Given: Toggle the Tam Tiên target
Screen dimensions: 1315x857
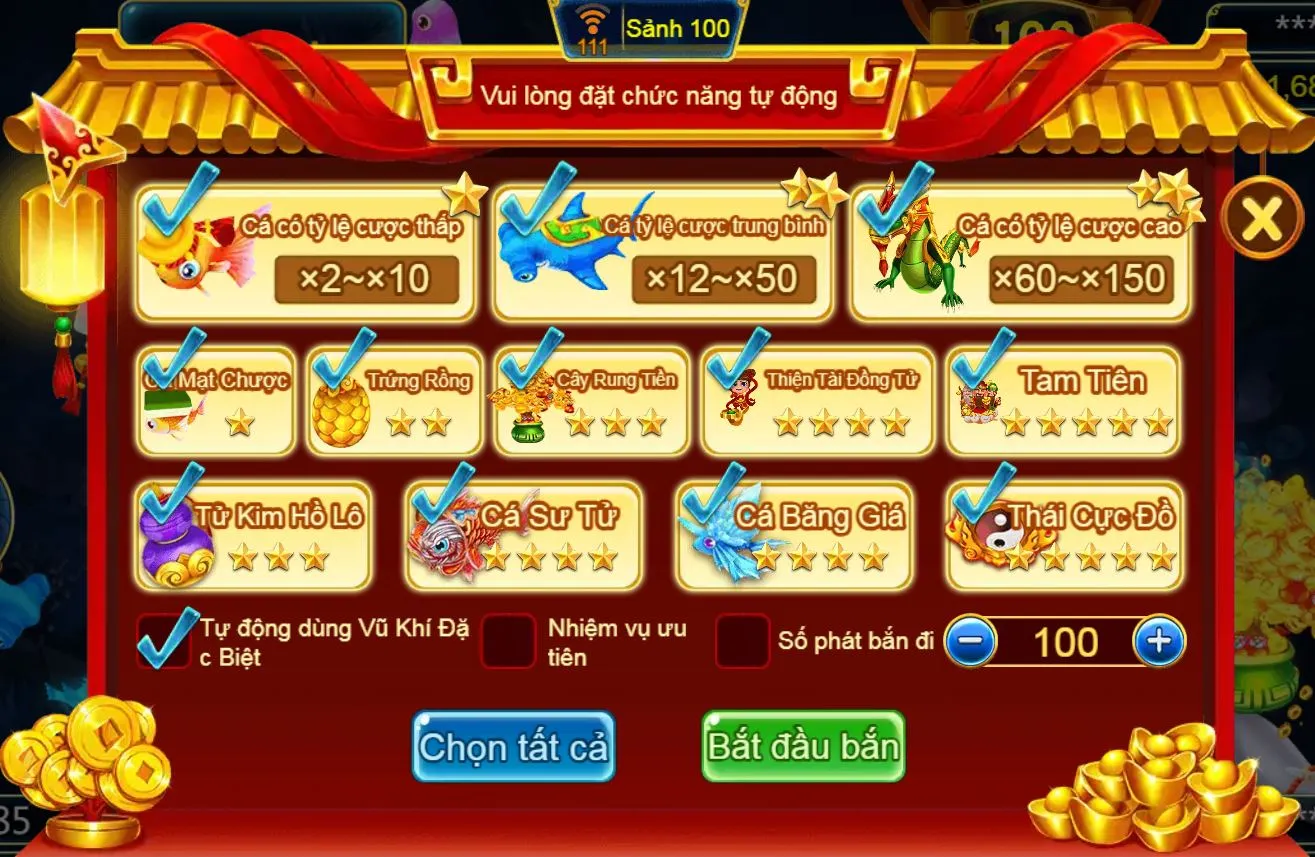Looking at the screenshot, I should (x=1062, y=401).
